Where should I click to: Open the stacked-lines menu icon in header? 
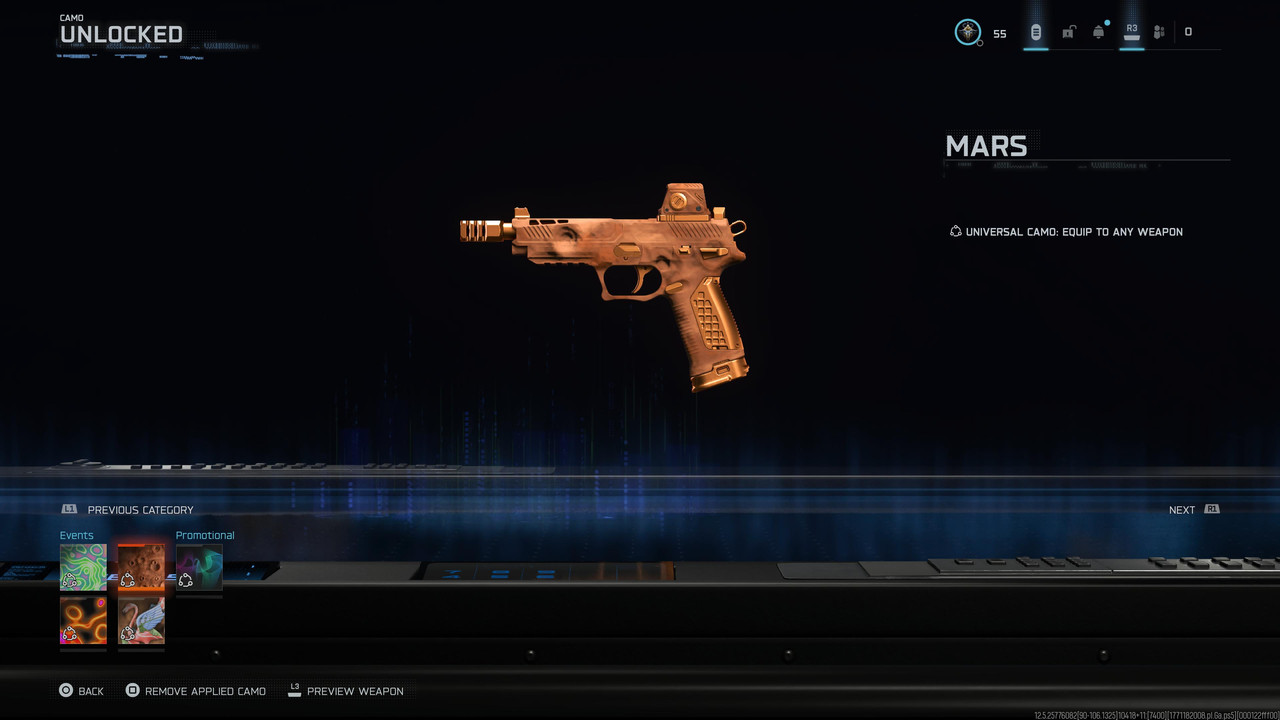coord(1036,32)
